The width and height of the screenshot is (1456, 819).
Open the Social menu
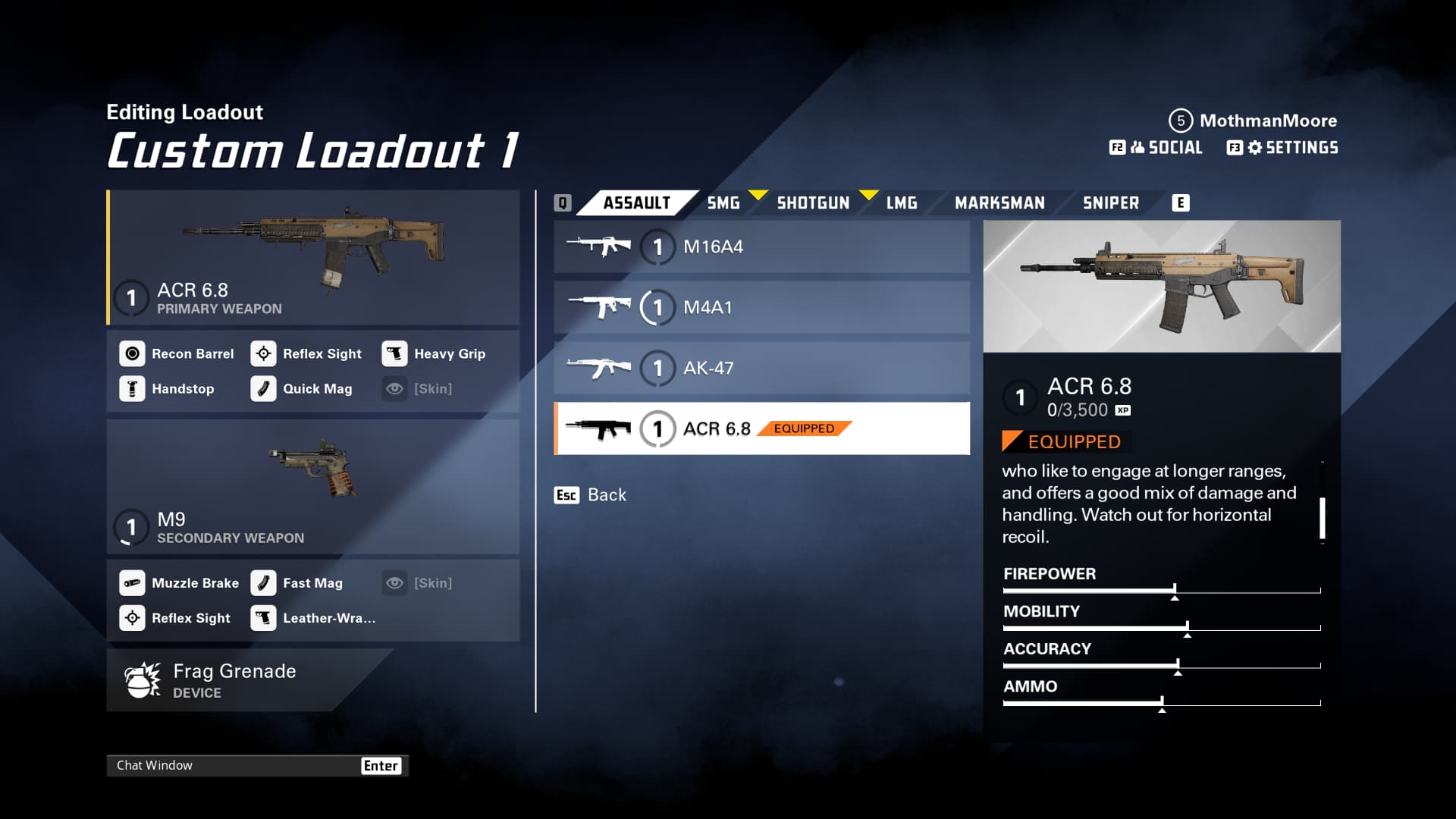pyautogui.click(x=1156, y=148)
